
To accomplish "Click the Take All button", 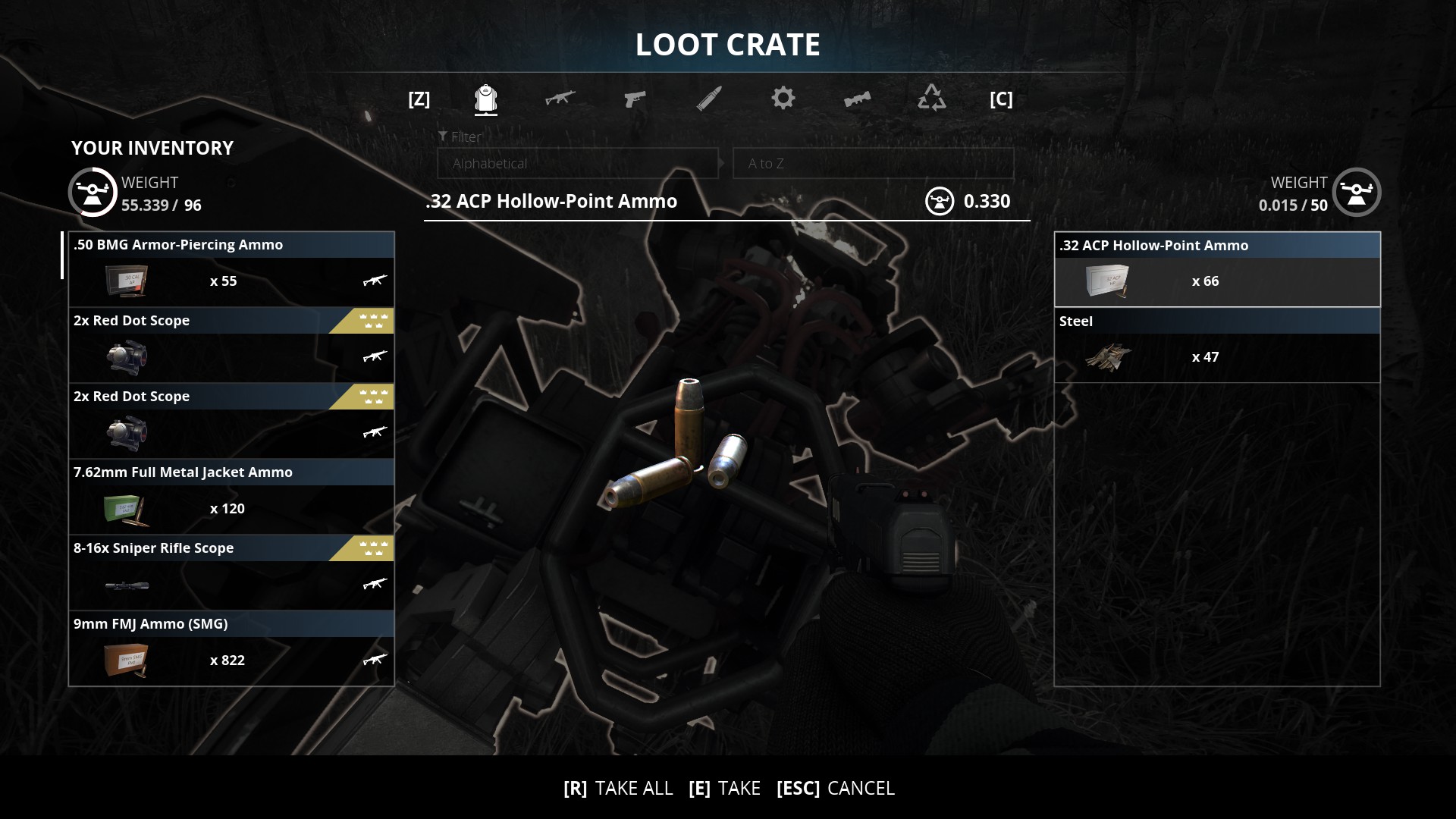I will pos(618,789).
